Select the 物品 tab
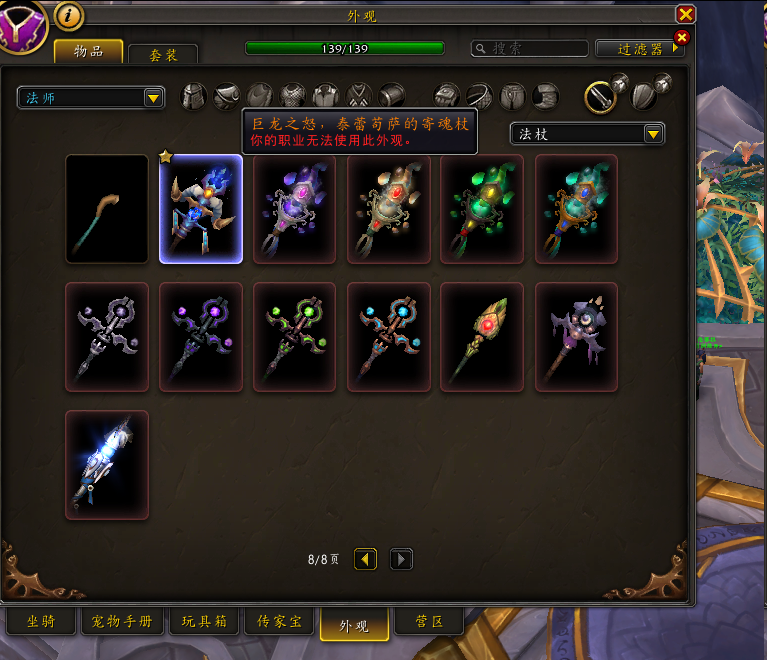This screenshot has width=767, height=660. coord(89,52)
